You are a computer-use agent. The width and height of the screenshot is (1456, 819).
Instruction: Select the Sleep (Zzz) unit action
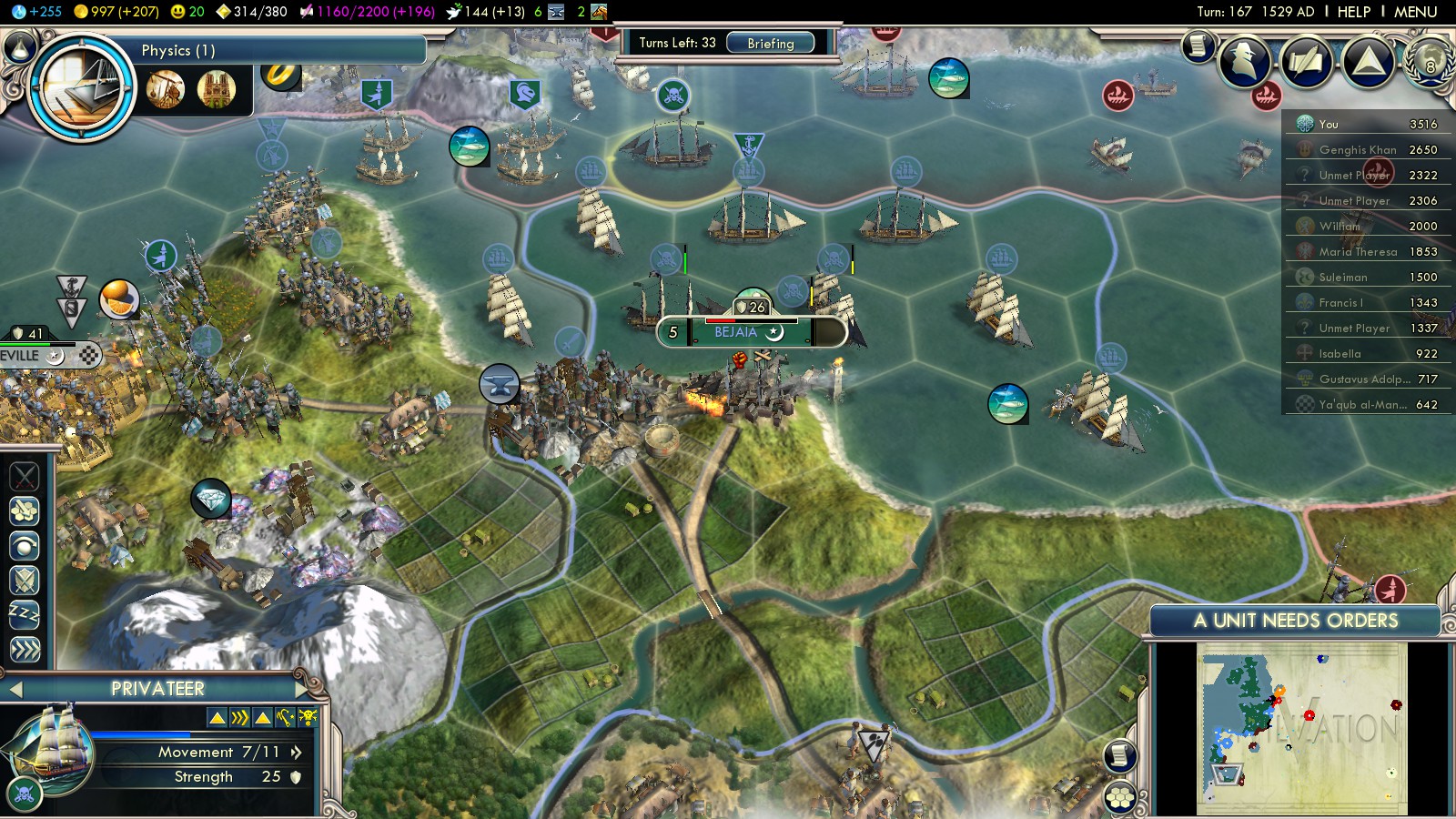(x=25, y=615)
